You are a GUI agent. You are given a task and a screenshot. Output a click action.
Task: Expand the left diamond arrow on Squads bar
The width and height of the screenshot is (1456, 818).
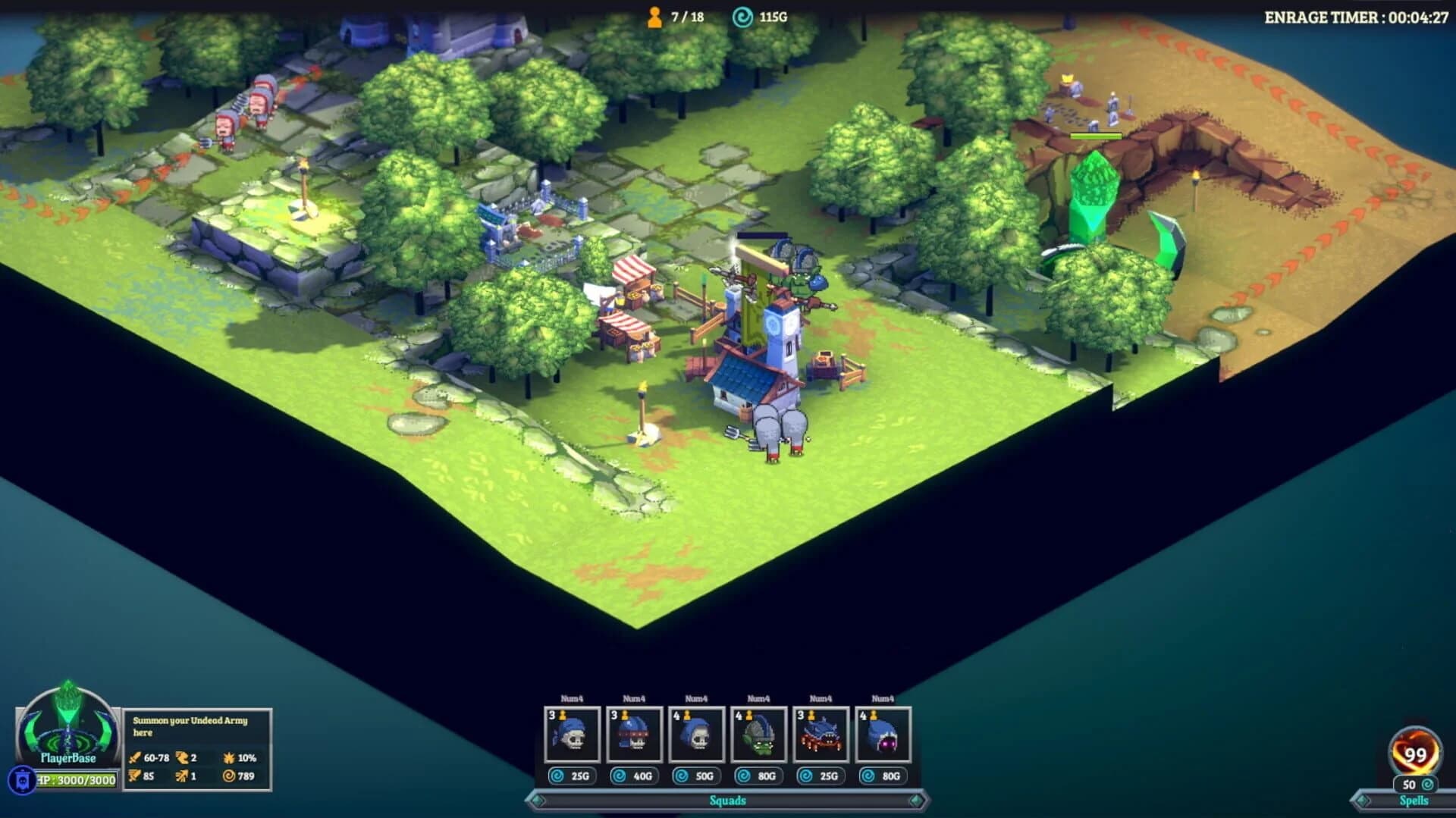[538, 800]
